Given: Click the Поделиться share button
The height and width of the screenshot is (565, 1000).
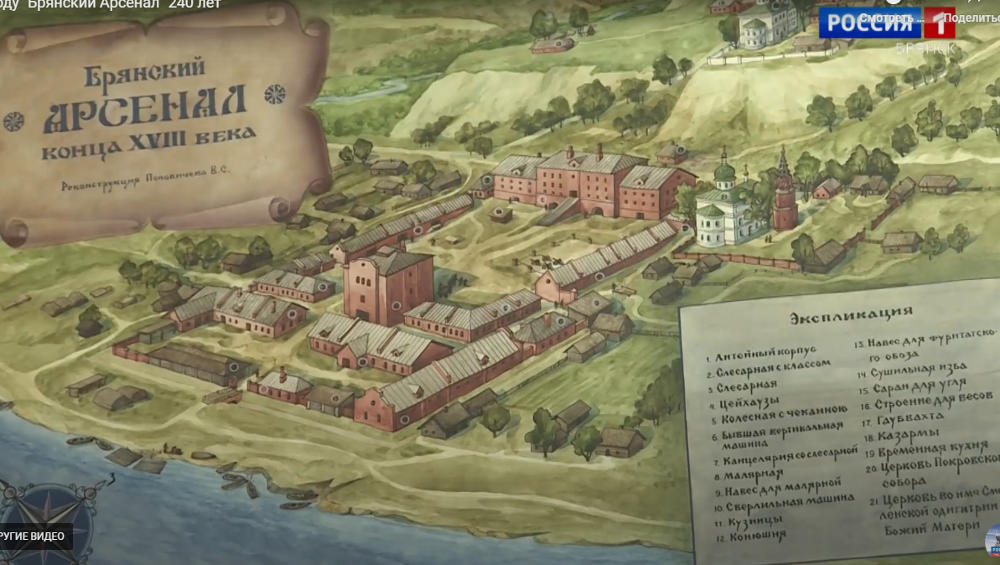Looking at the screenshot, I should (x=968, y=18).
